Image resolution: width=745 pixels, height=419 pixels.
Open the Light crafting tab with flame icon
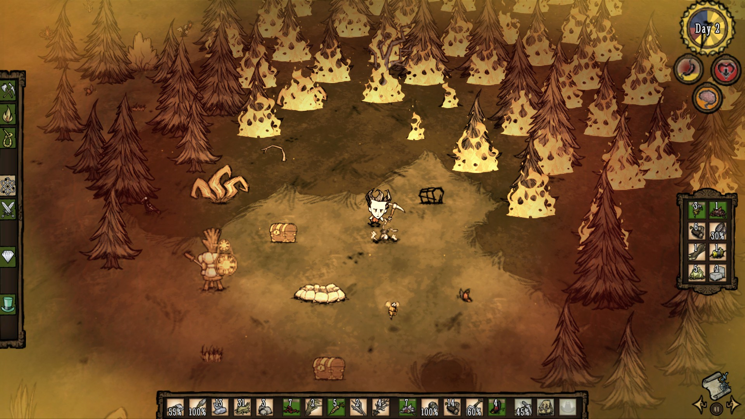tap(8, 115)
